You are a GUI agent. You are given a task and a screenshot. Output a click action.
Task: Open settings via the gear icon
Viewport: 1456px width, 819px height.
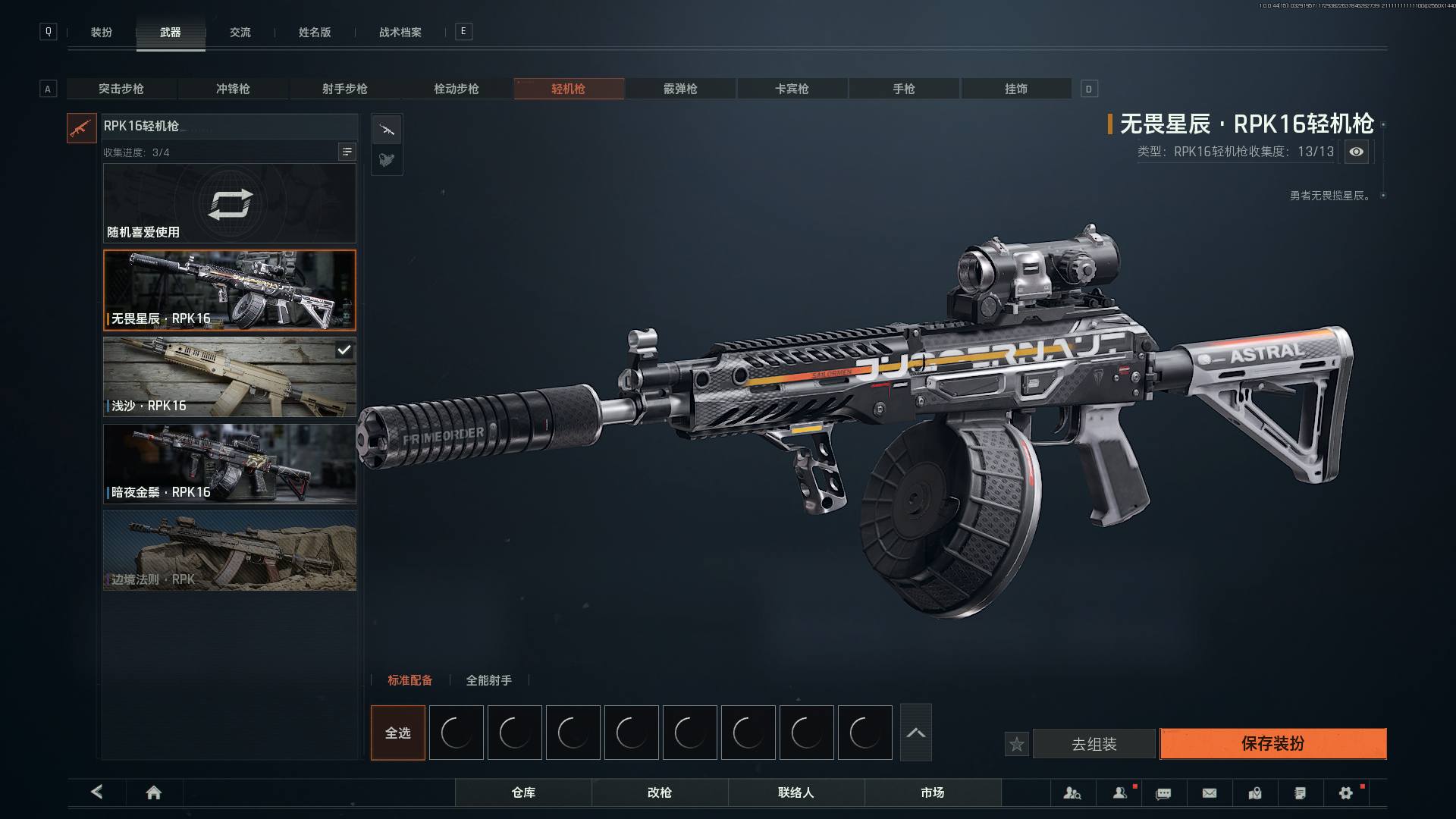click(1345, 793)
